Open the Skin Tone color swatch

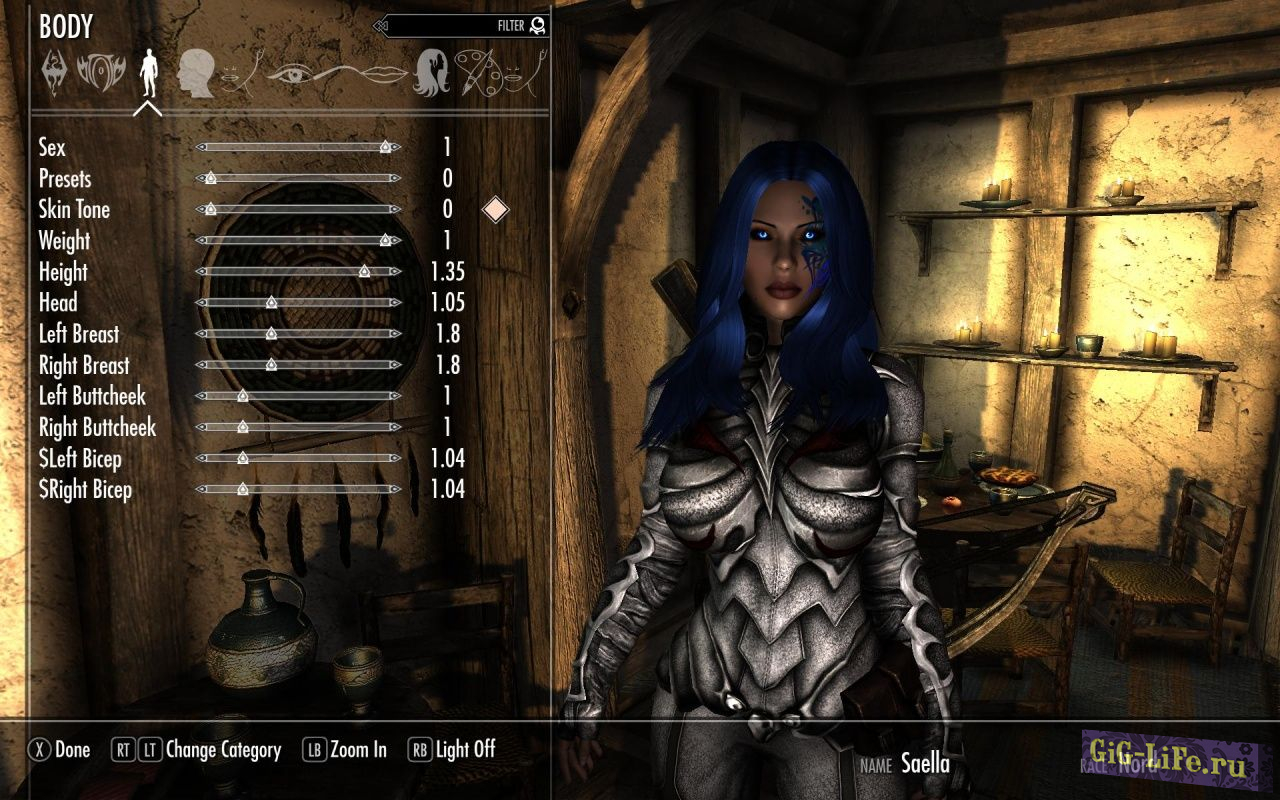click(495, 209)
